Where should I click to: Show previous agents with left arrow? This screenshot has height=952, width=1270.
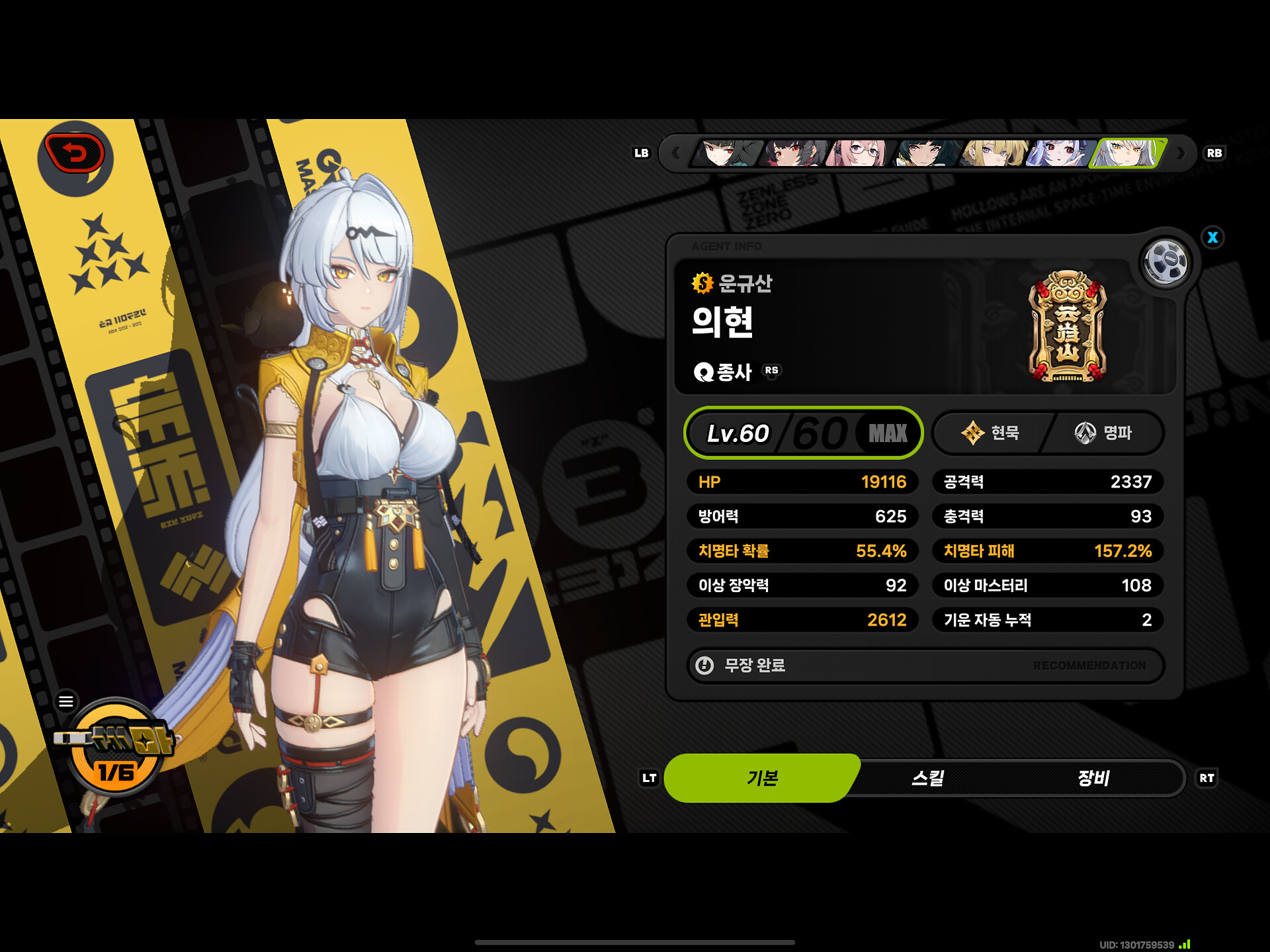click(x=675, y=153)
